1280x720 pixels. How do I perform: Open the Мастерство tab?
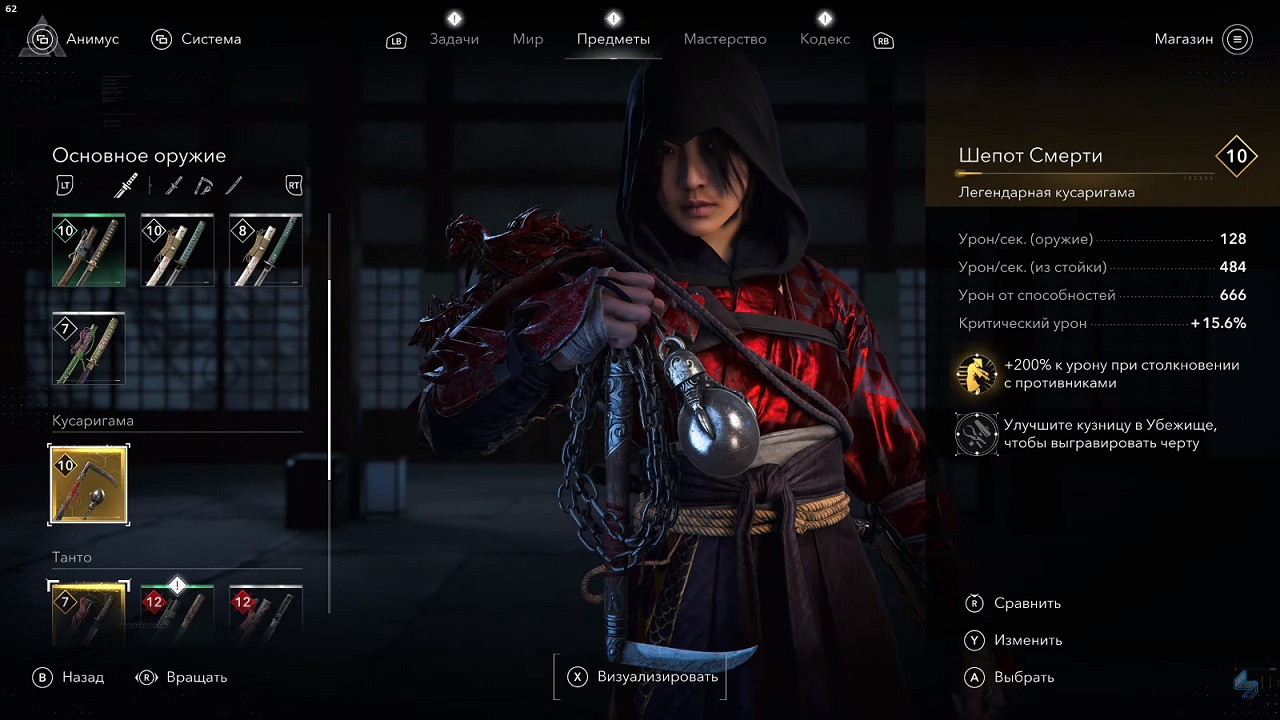[x=725, y=39]
